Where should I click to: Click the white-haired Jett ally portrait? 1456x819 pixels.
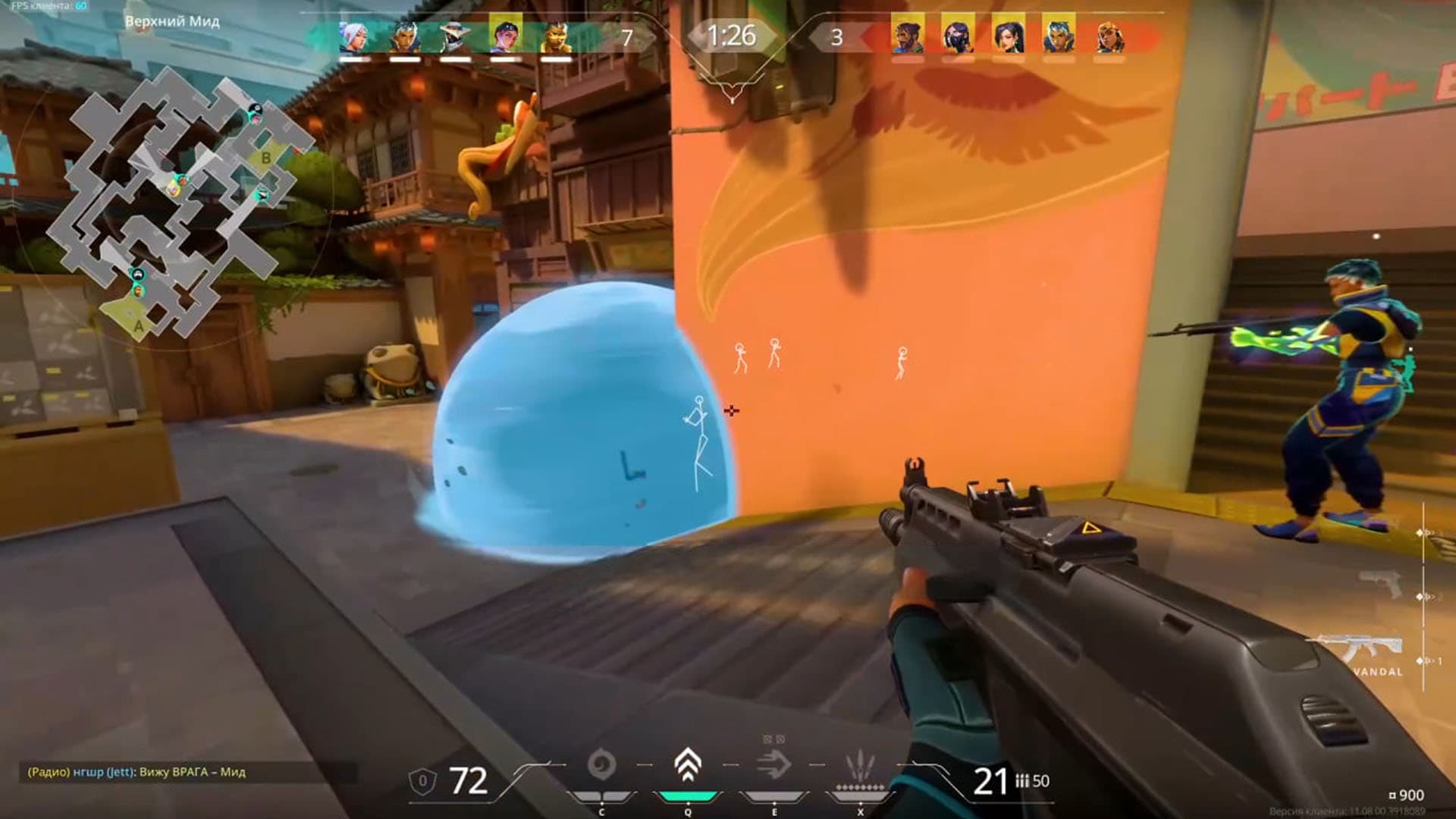(354, 36)
